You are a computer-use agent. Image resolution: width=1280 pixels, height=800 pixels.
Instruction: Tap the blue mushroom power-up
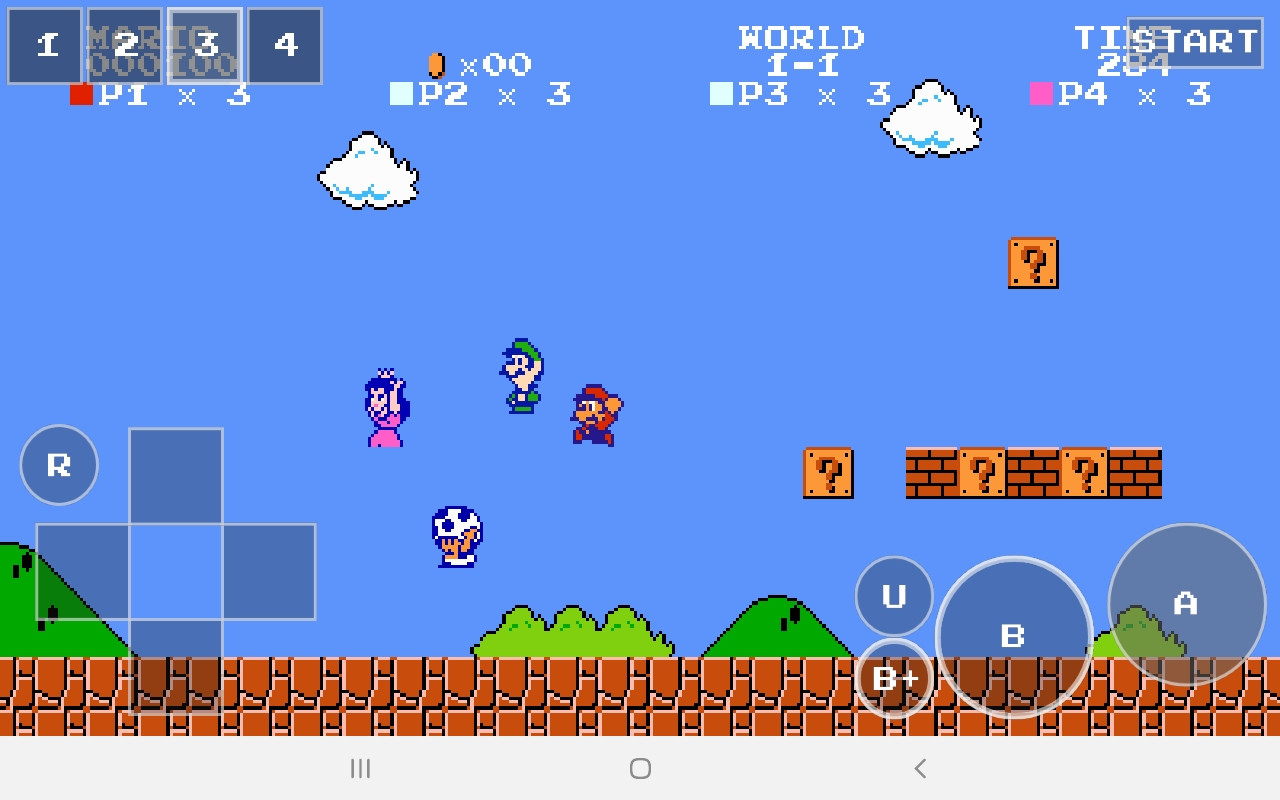click(x=458, y=538)
